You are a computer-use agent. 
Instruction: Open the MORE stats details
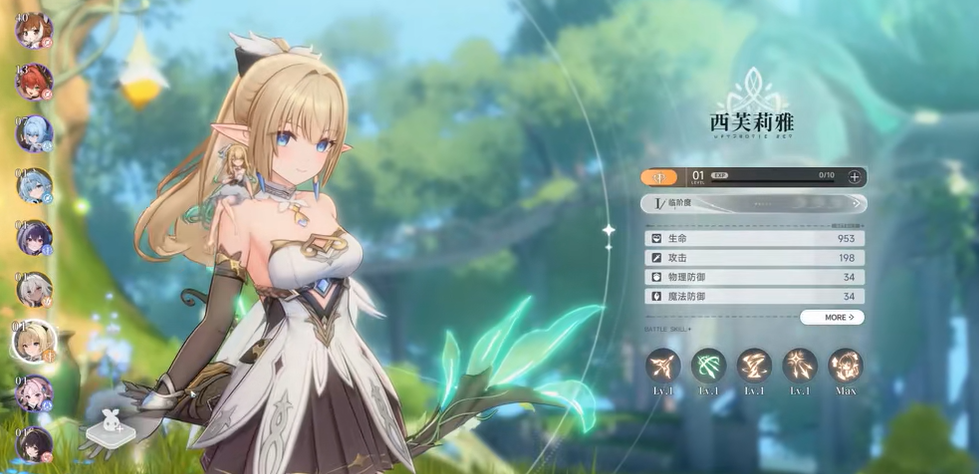tap(831, 317)
